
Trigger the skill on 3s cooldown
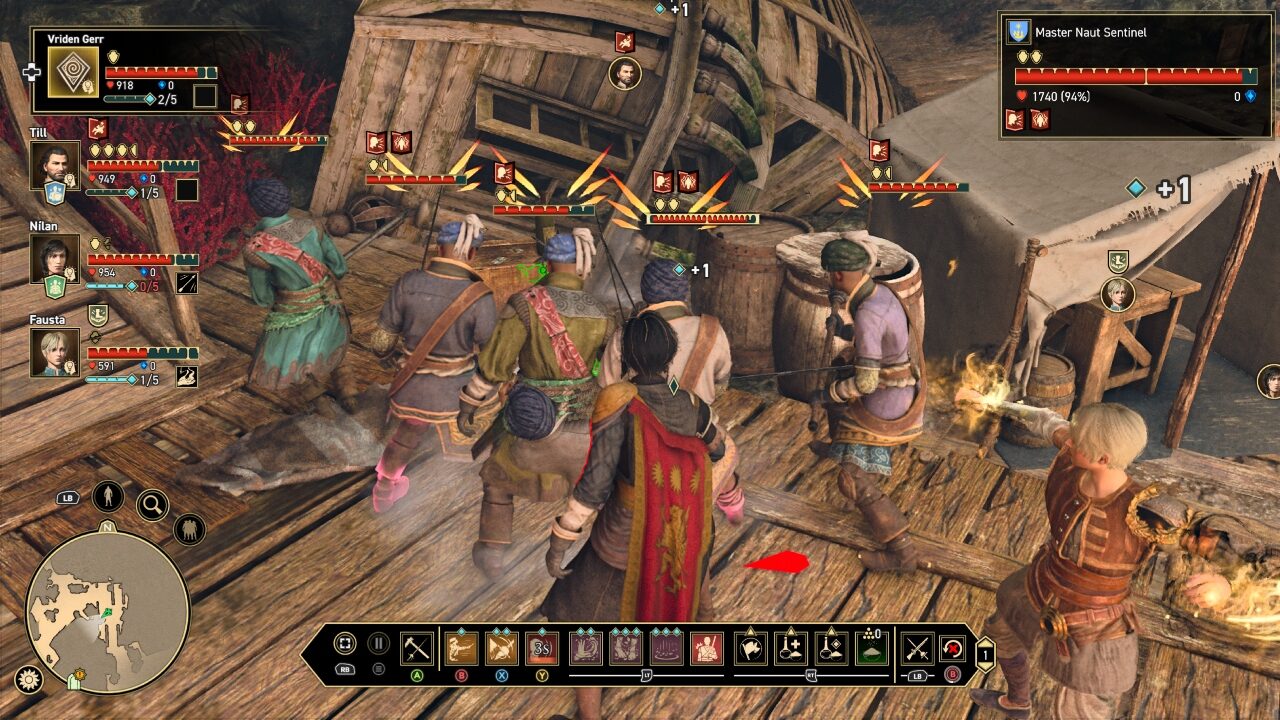click(543, 648)
